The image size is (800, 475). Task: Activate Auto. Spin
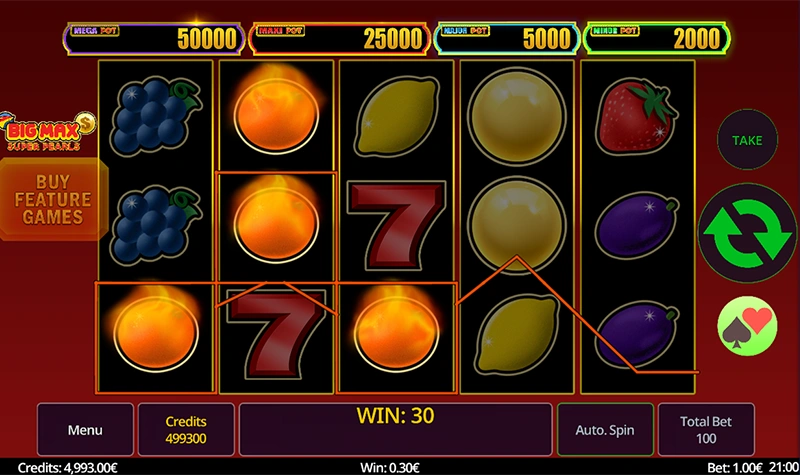[x=605, y=430]
